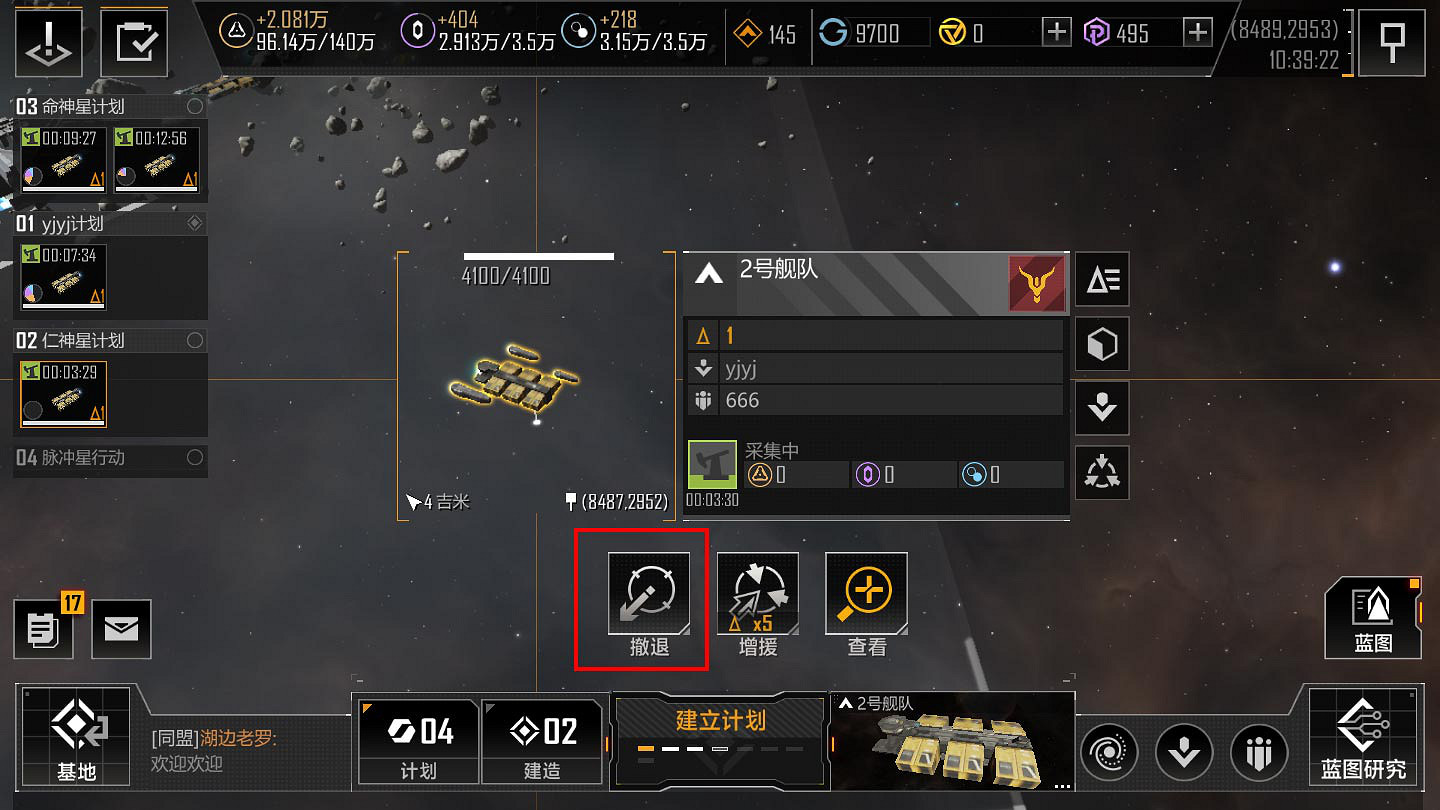This screenshot has width=1440, height=810.
Task: Switch to the 计划 04 tab
Action: [x=417, y=740]
